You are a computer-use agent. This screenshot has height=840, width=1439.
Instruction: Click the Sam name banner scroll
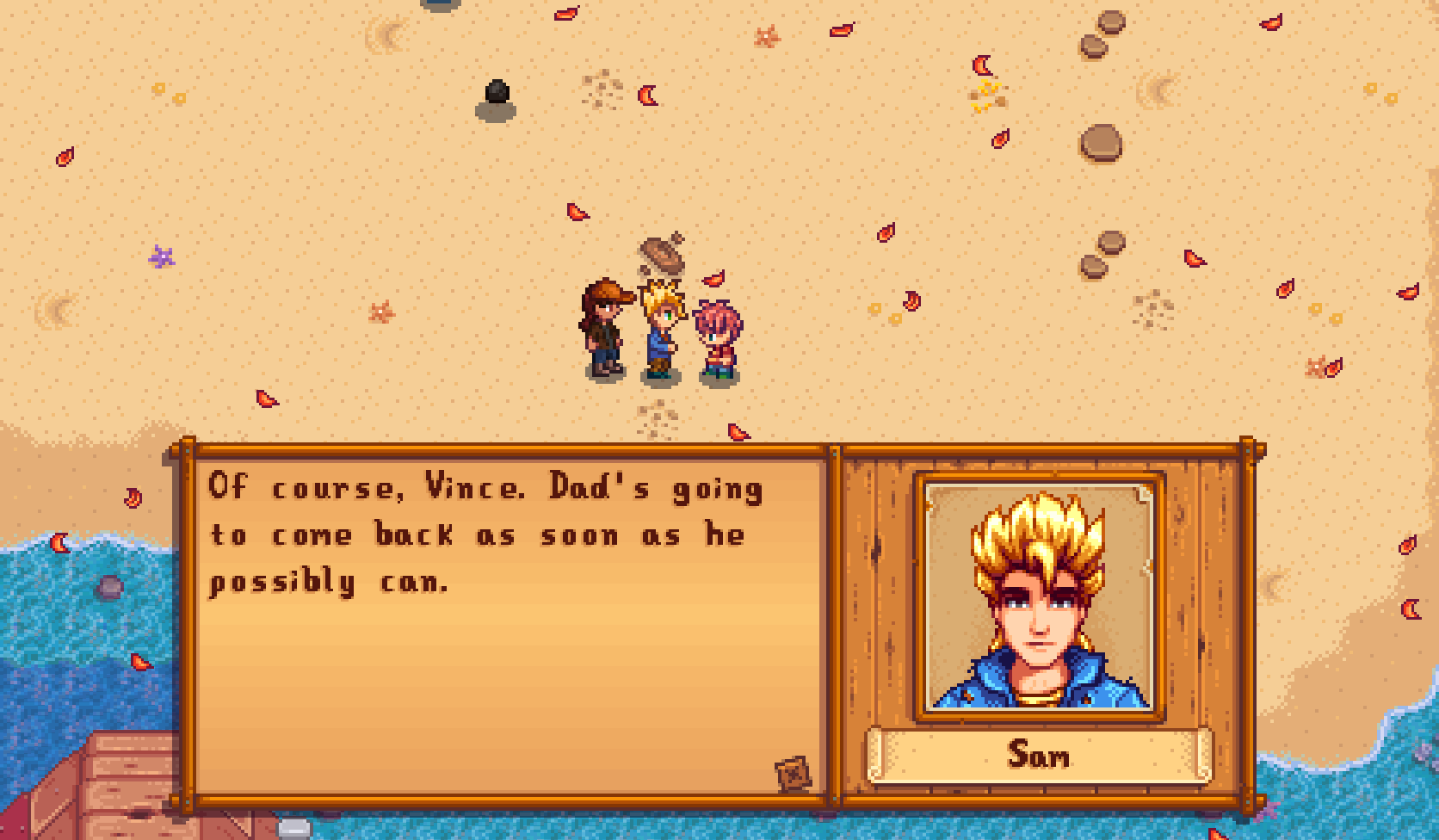(1040, 757)
